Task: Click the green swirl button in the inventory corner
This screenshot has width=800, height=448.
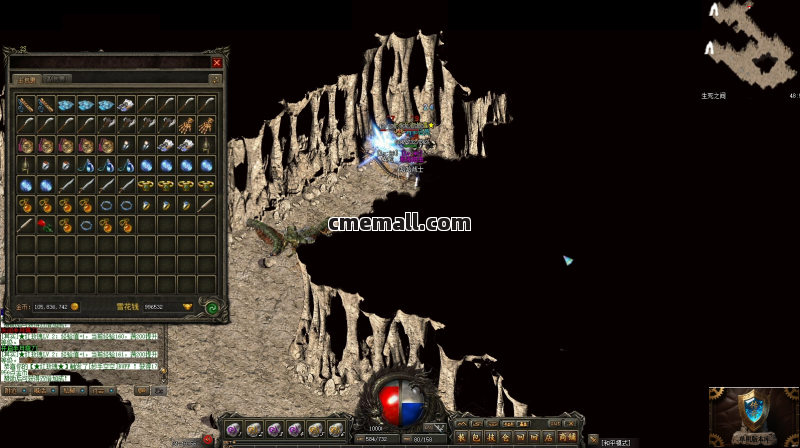Action: click(x=213, y=308)
